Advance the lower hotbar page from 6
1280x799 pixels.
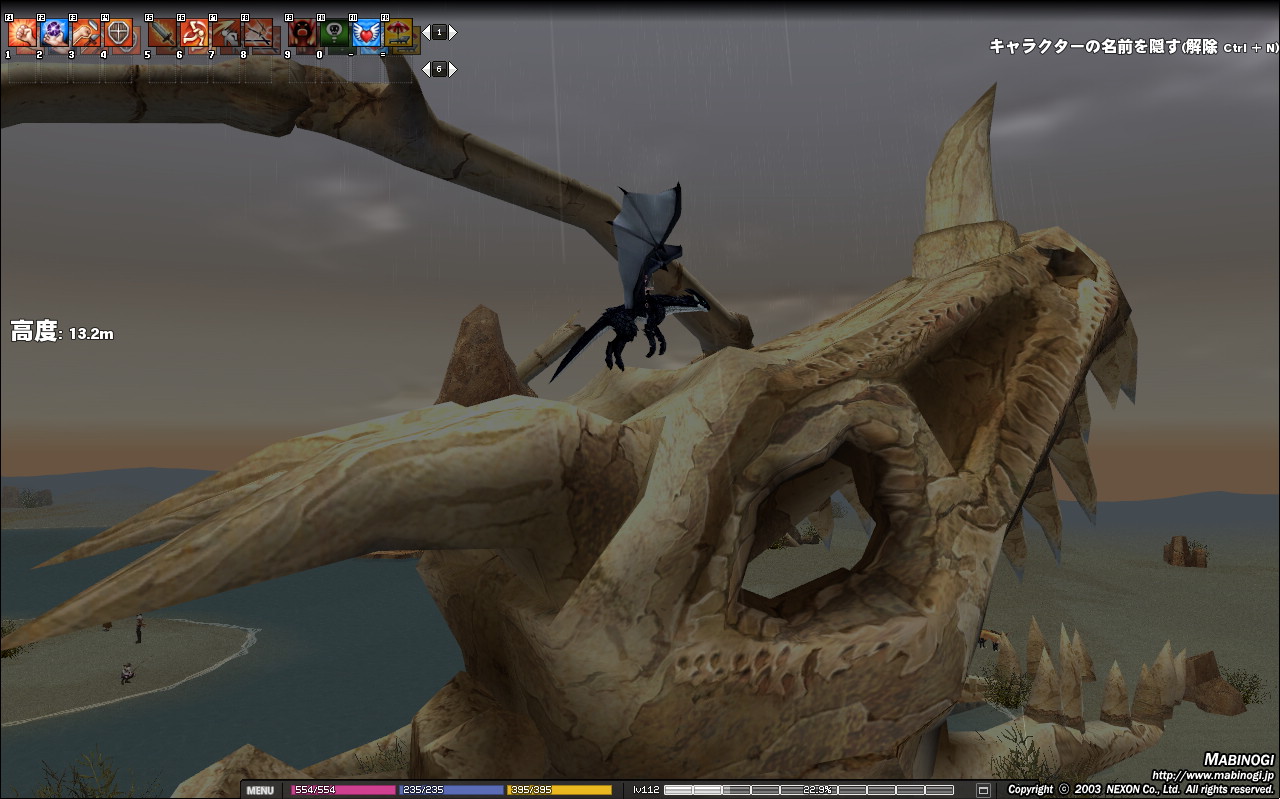(453, 69)
